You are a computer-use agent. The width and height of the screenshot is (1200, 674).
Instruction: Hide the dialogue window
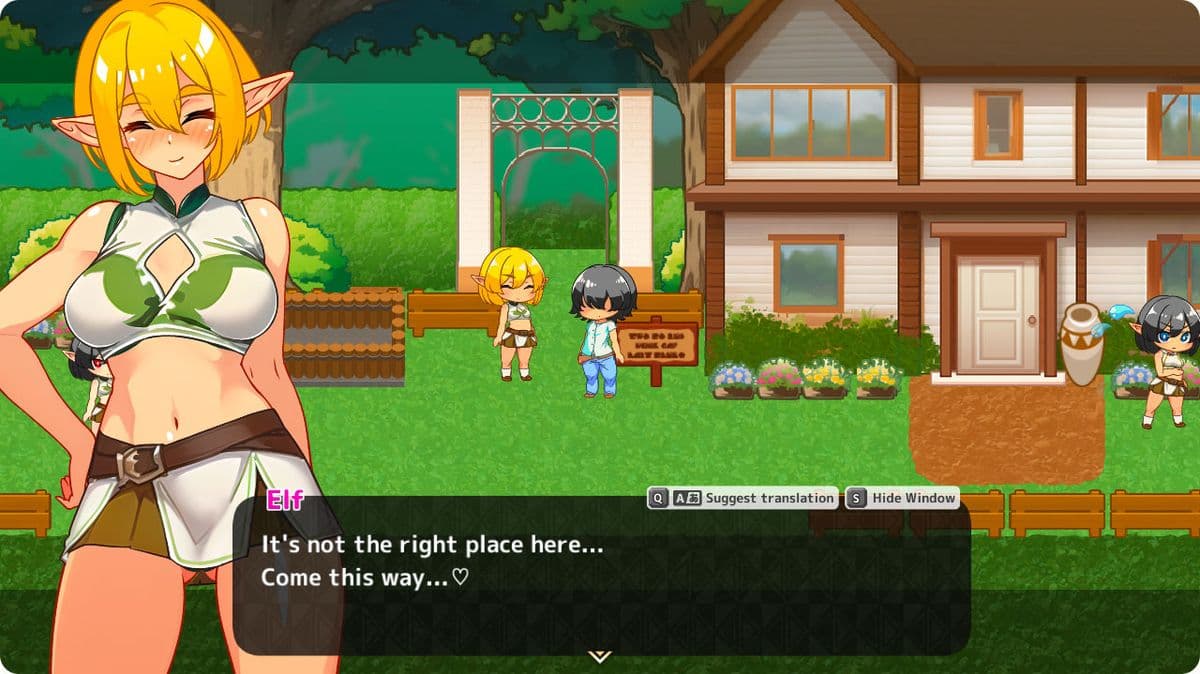[903, 498]
